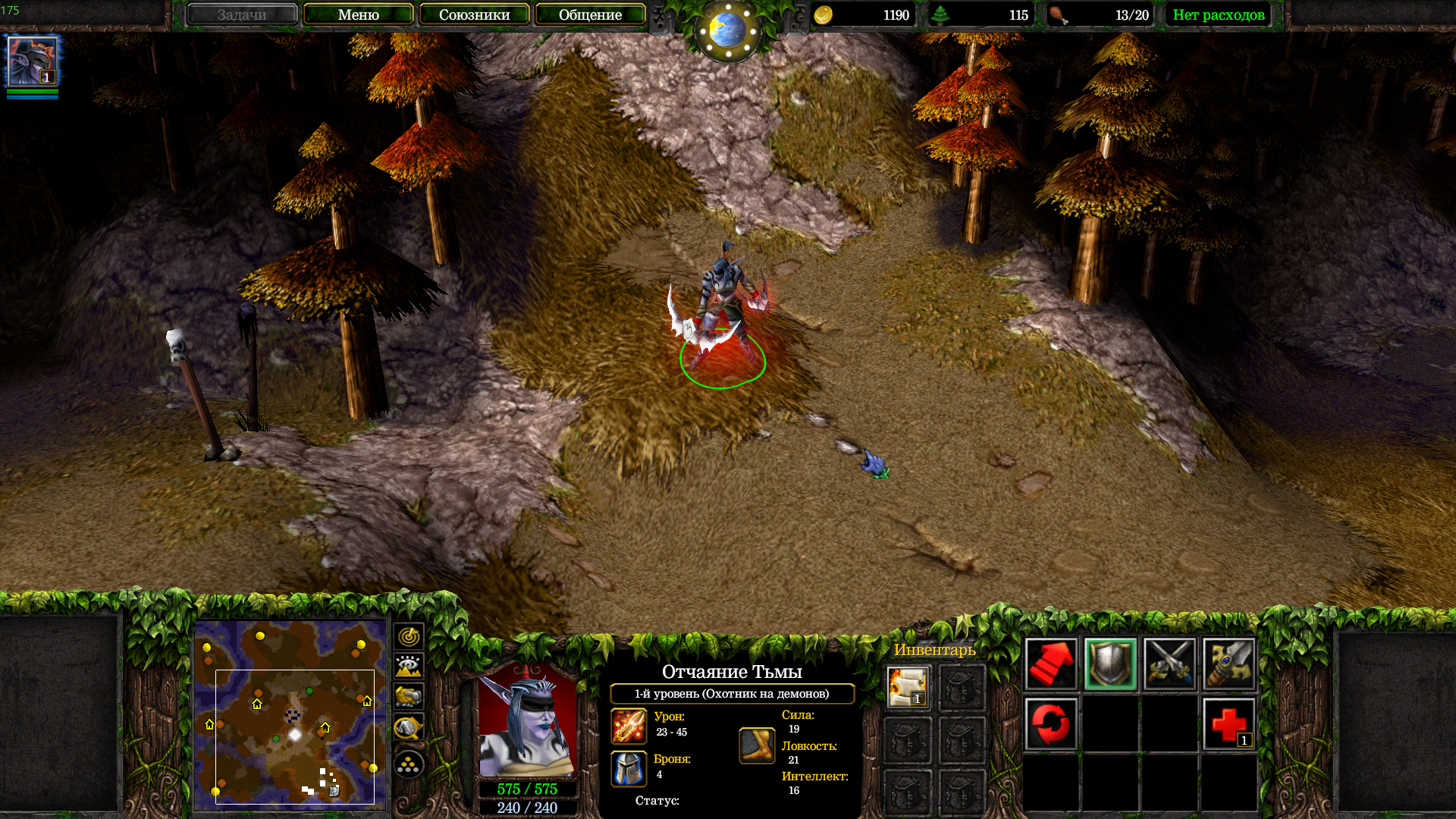Select the Hold Position crossed-swords command
1456x819 pixels.
click(x=1169, y=664)
